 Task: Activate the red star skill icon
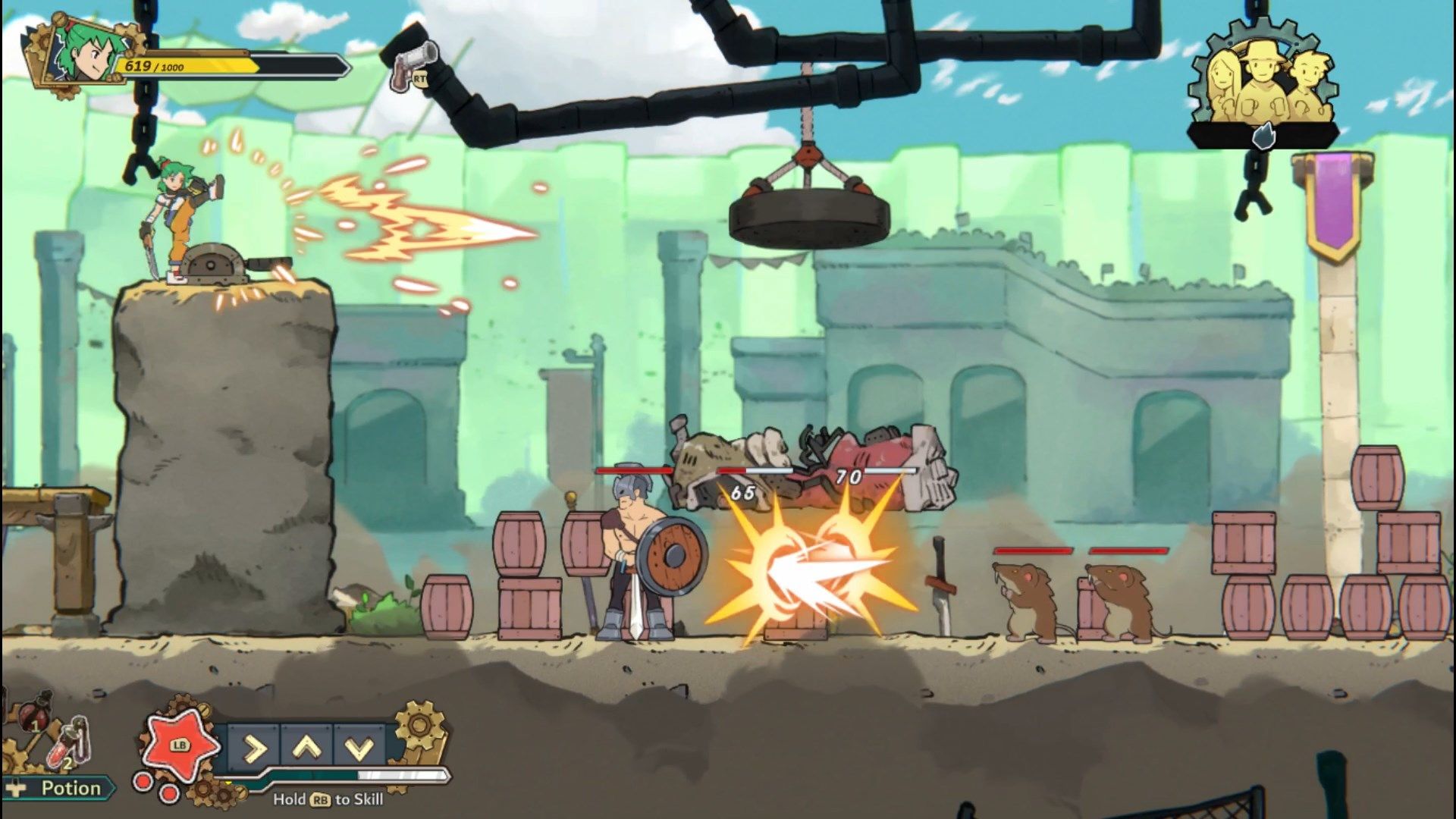click(178, 744)
